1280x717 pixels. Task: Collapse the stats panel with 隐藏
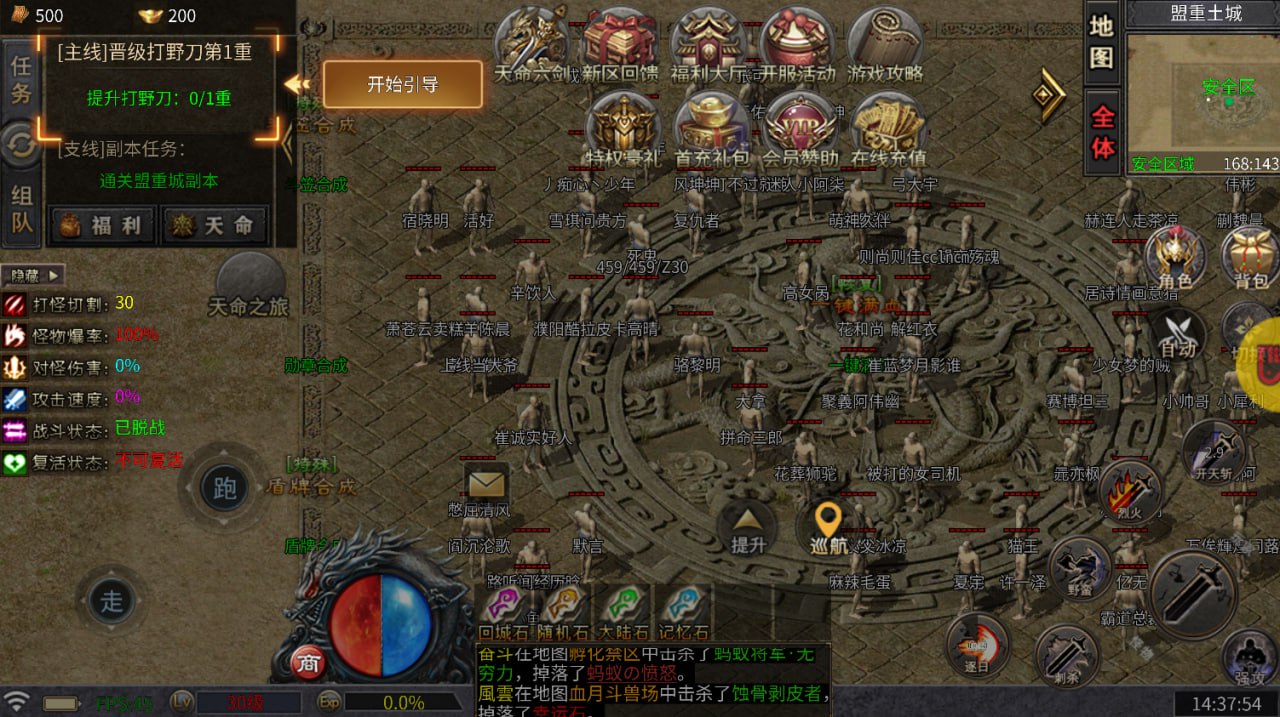[32, 275]
